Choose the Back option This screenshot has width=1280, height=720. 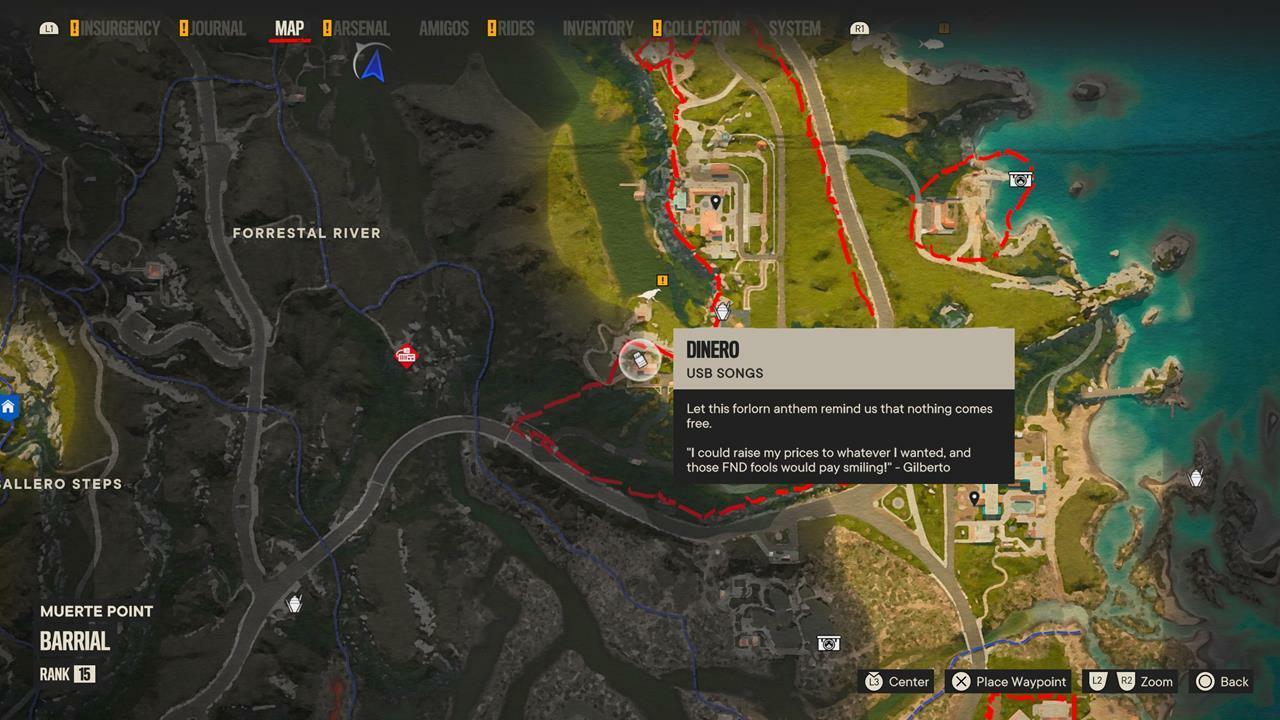pos(1222,682)
